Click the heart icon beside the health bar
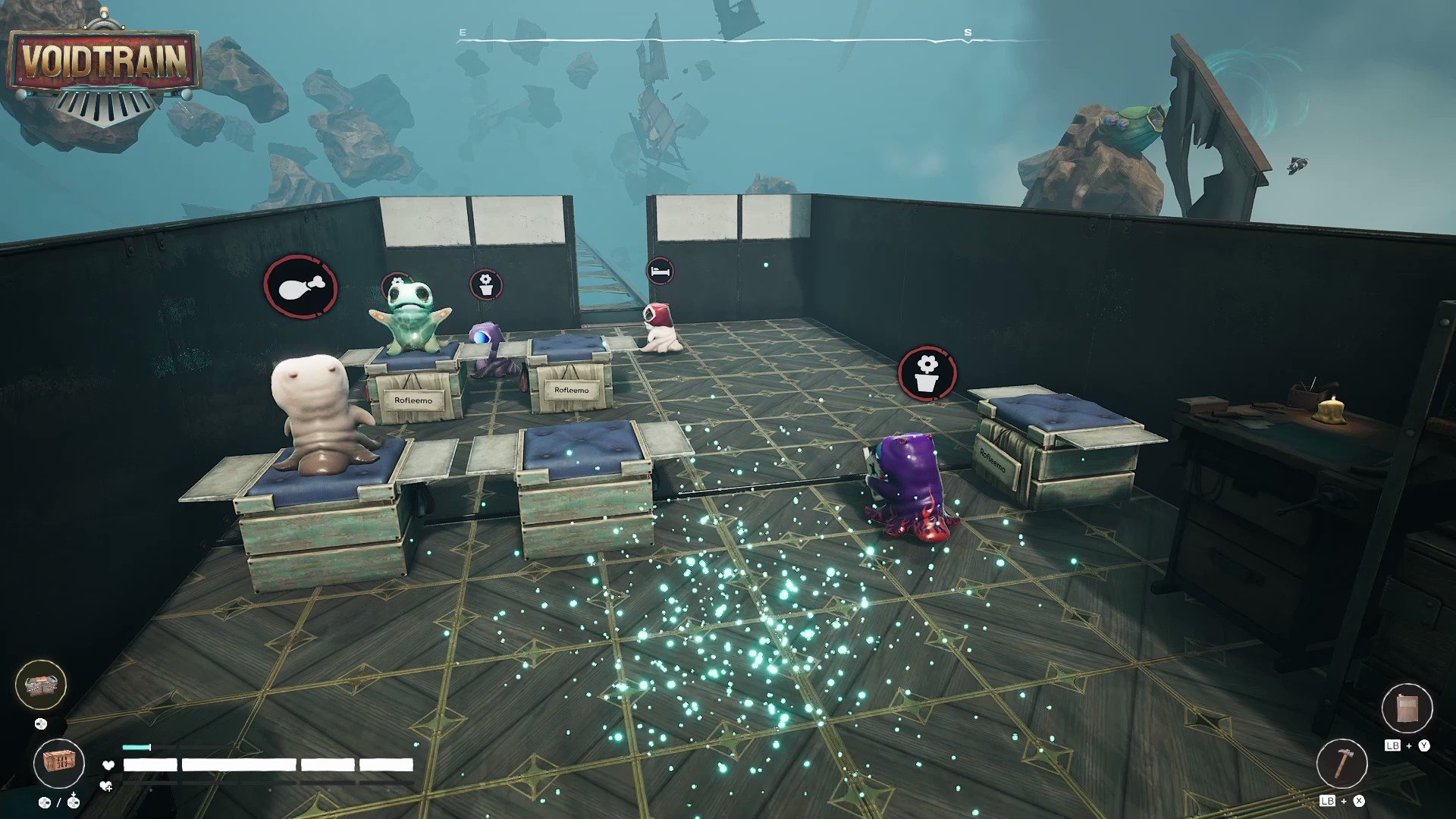This screenshot has height=819, width=1456. pyautogui.click(x=108, y=765)
